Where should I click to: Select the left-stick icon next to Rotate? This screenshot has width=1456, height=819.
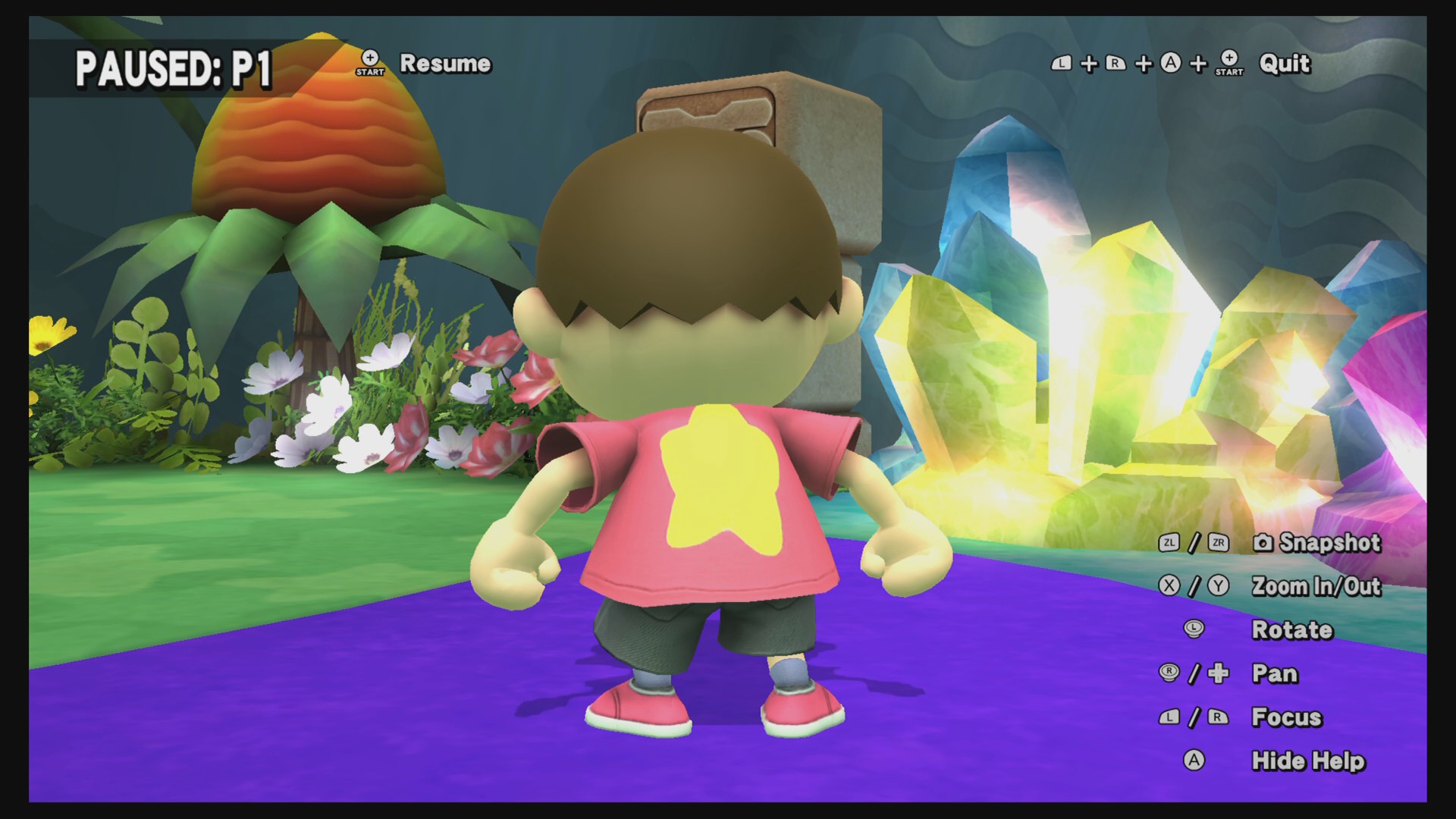pos(1193,628)
